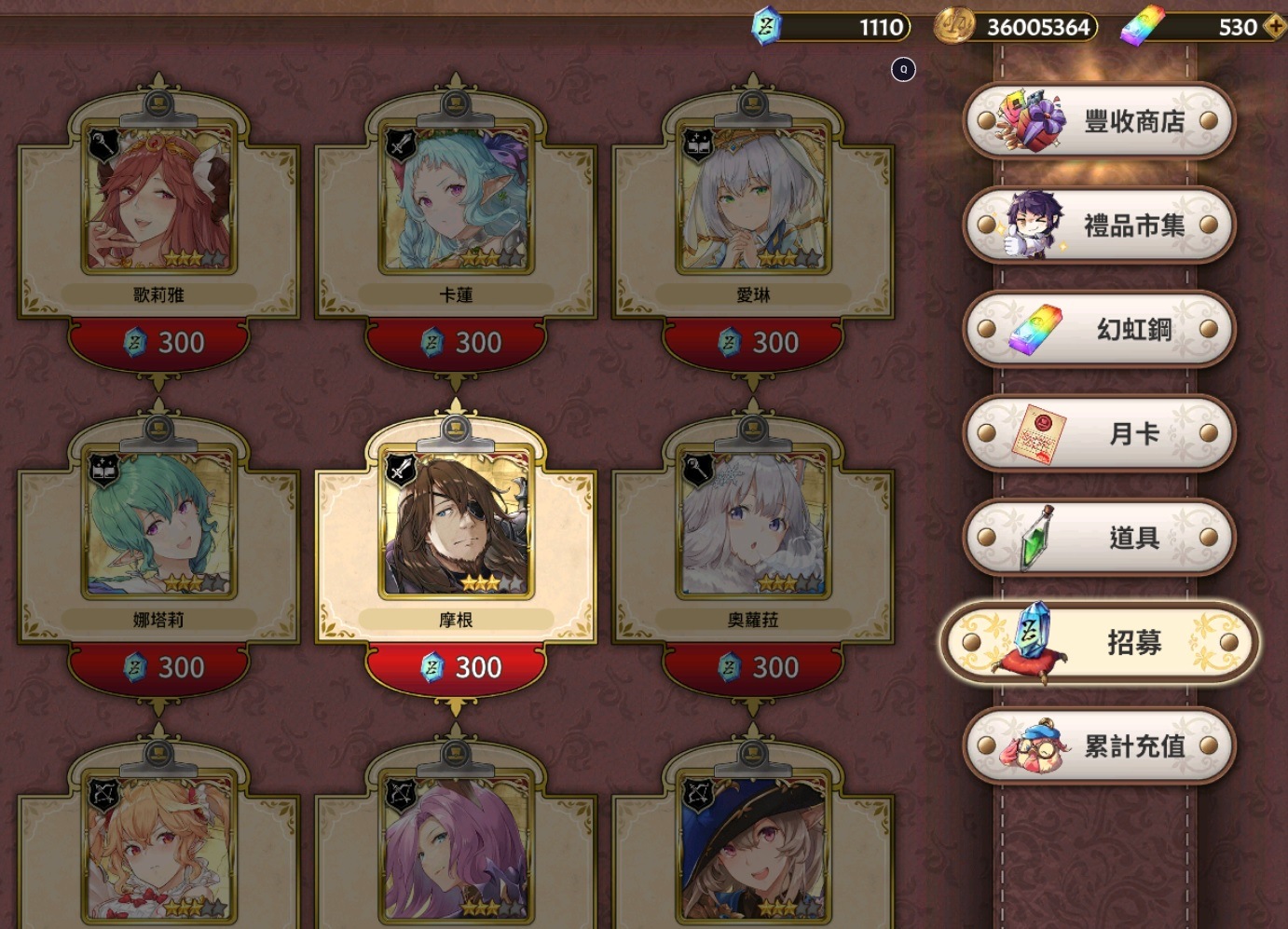Buy 摩根 using the 300 button
Image resolution: width=1288 pixels, height=929 pixels.
457,668
